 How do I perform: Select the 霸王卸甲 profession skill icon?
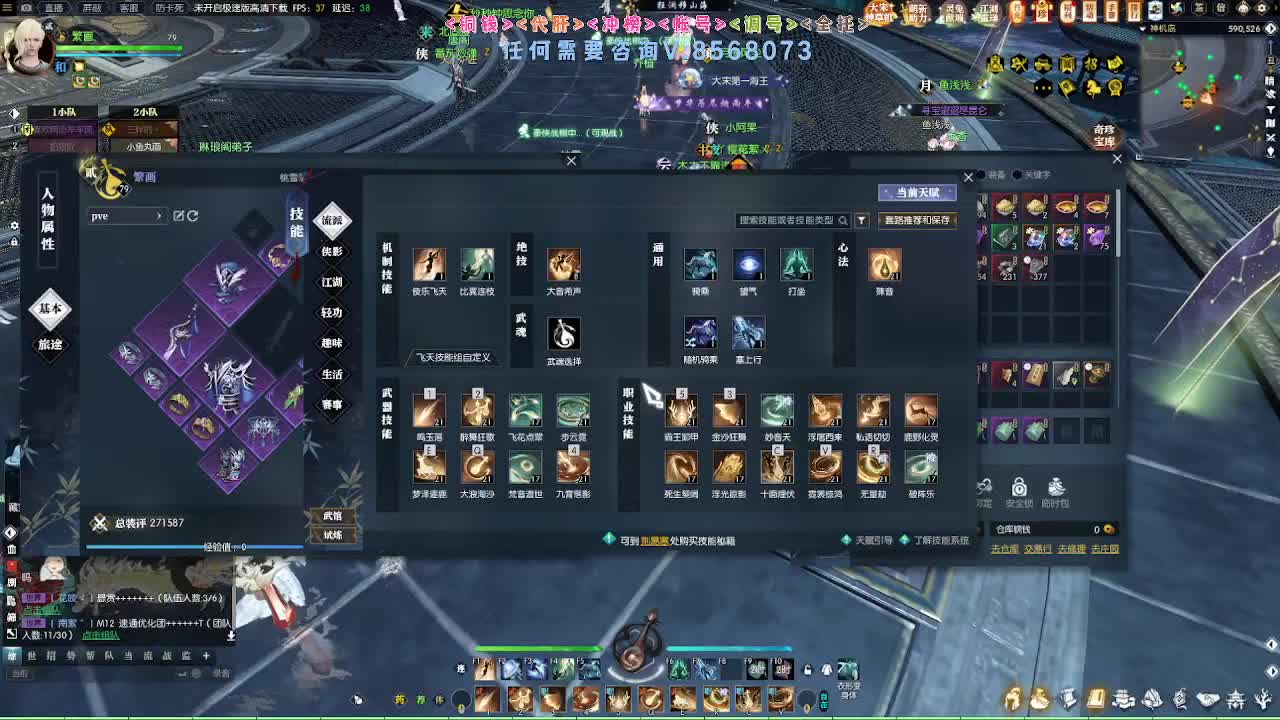681,410
